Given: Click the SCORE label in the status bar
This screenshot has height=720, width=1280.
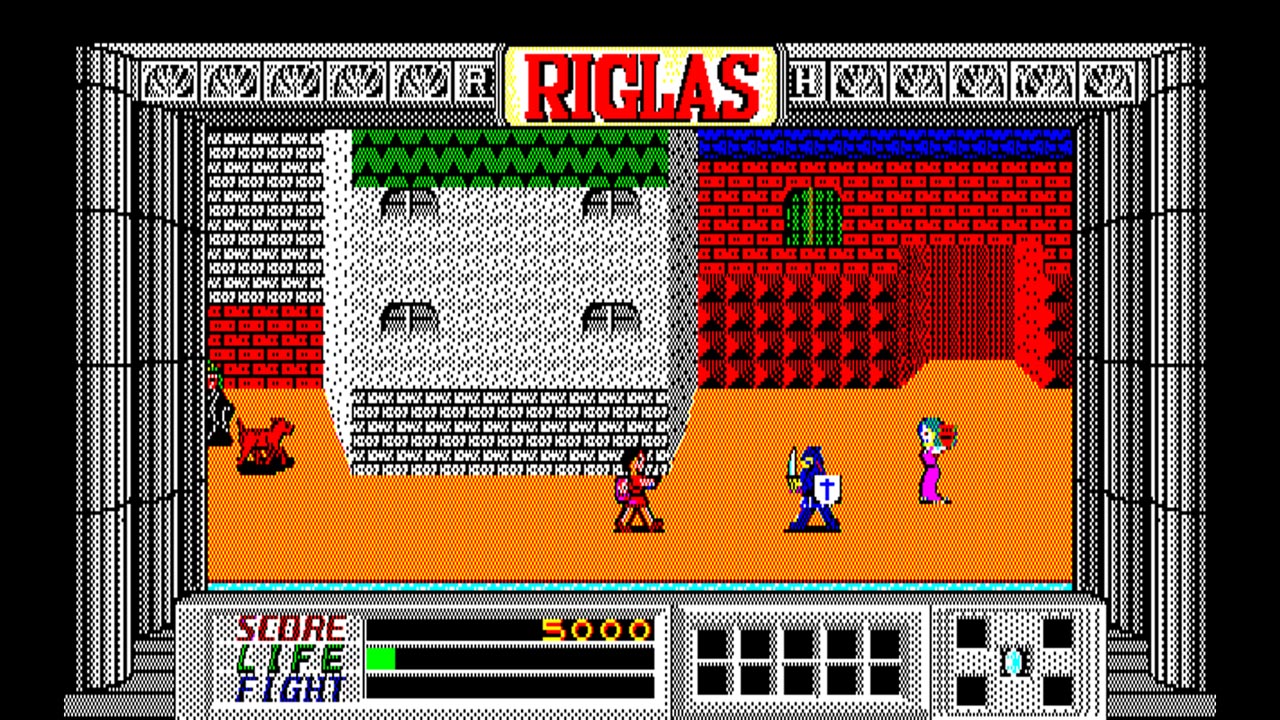Looking at the screenshot, I should click(291, 630).
